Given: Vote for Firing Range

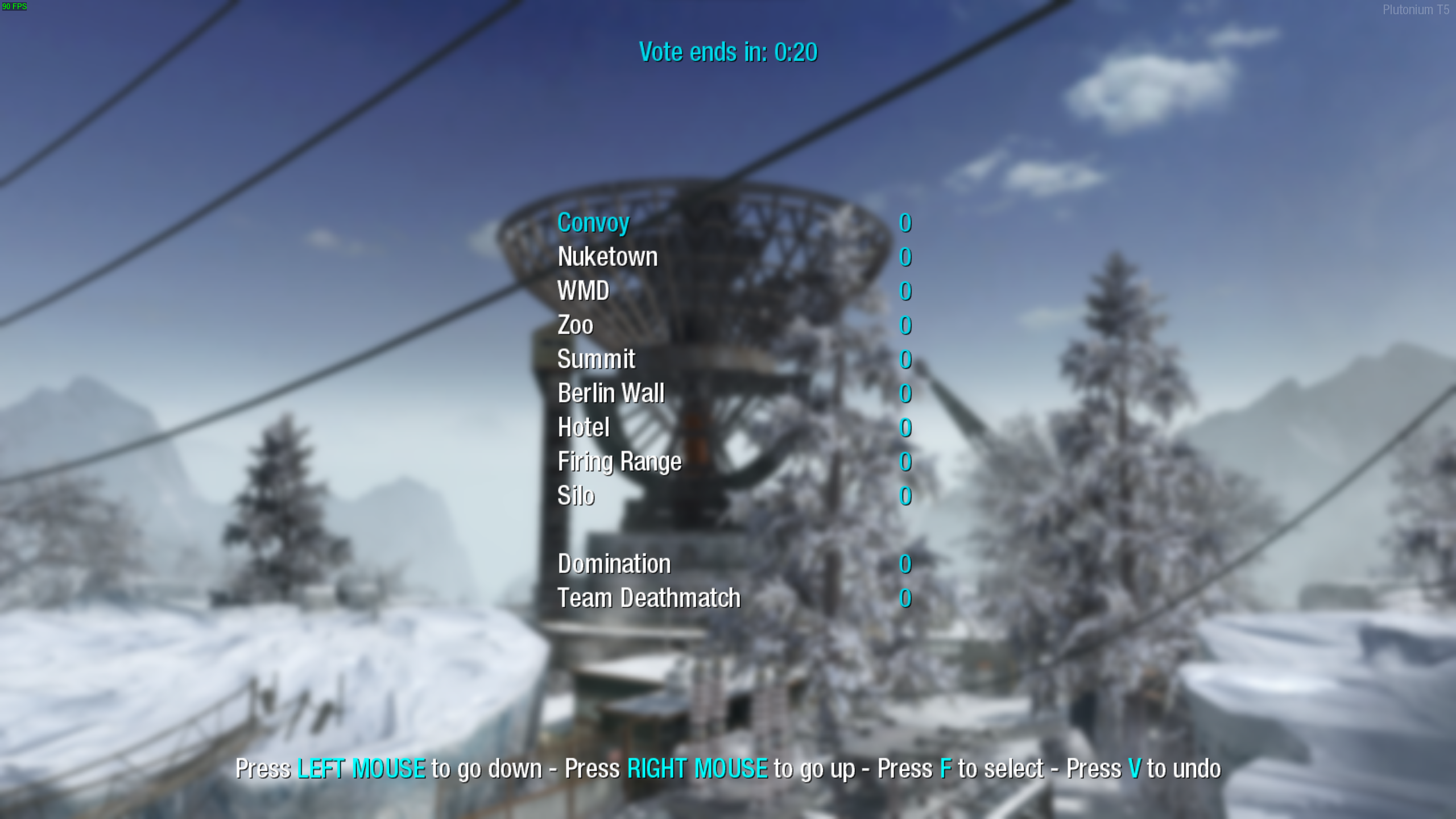Looking at the screenshot, I should tap(619, 462).
